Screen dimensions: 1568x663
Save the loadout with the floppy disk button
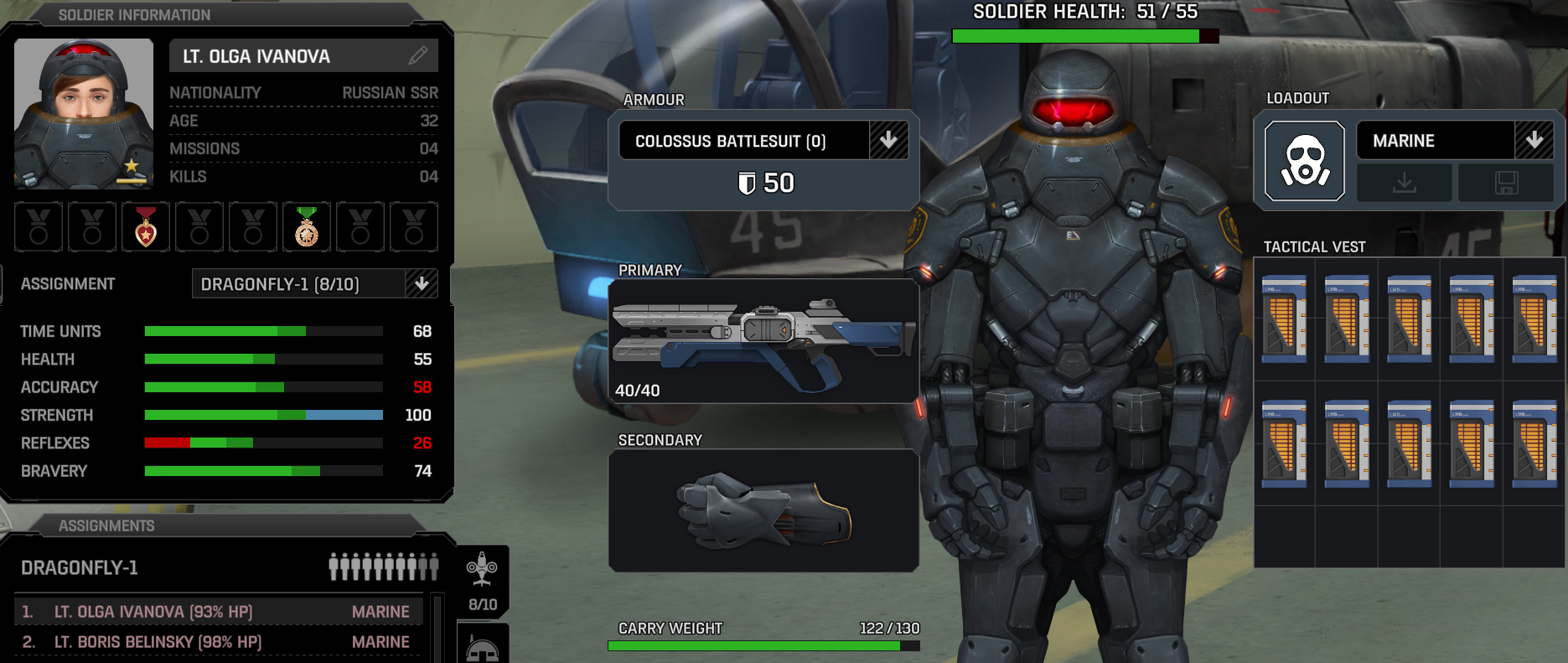[1506, 183]
